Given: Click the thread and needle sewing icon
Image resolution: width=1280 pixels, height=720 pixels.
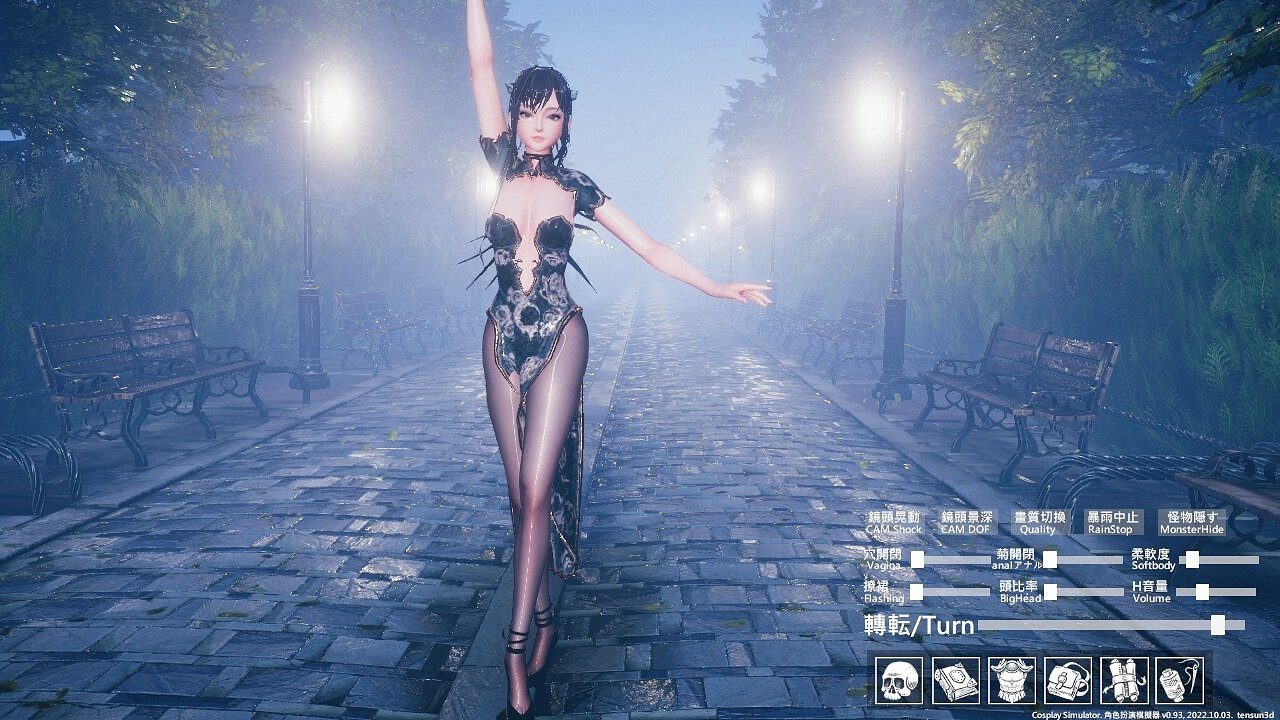Looking at the screenshot, I should pyautogui.click(x=1178, y=675).
